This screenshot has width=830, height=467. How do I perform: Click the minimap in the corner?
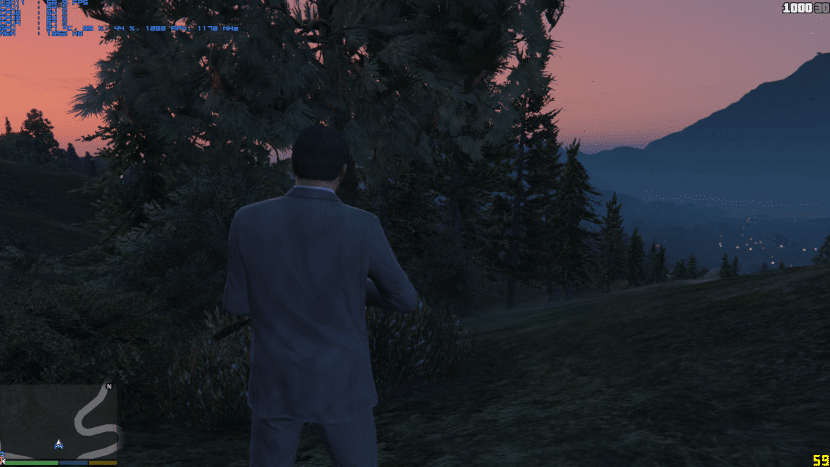(x=60, y=421)
